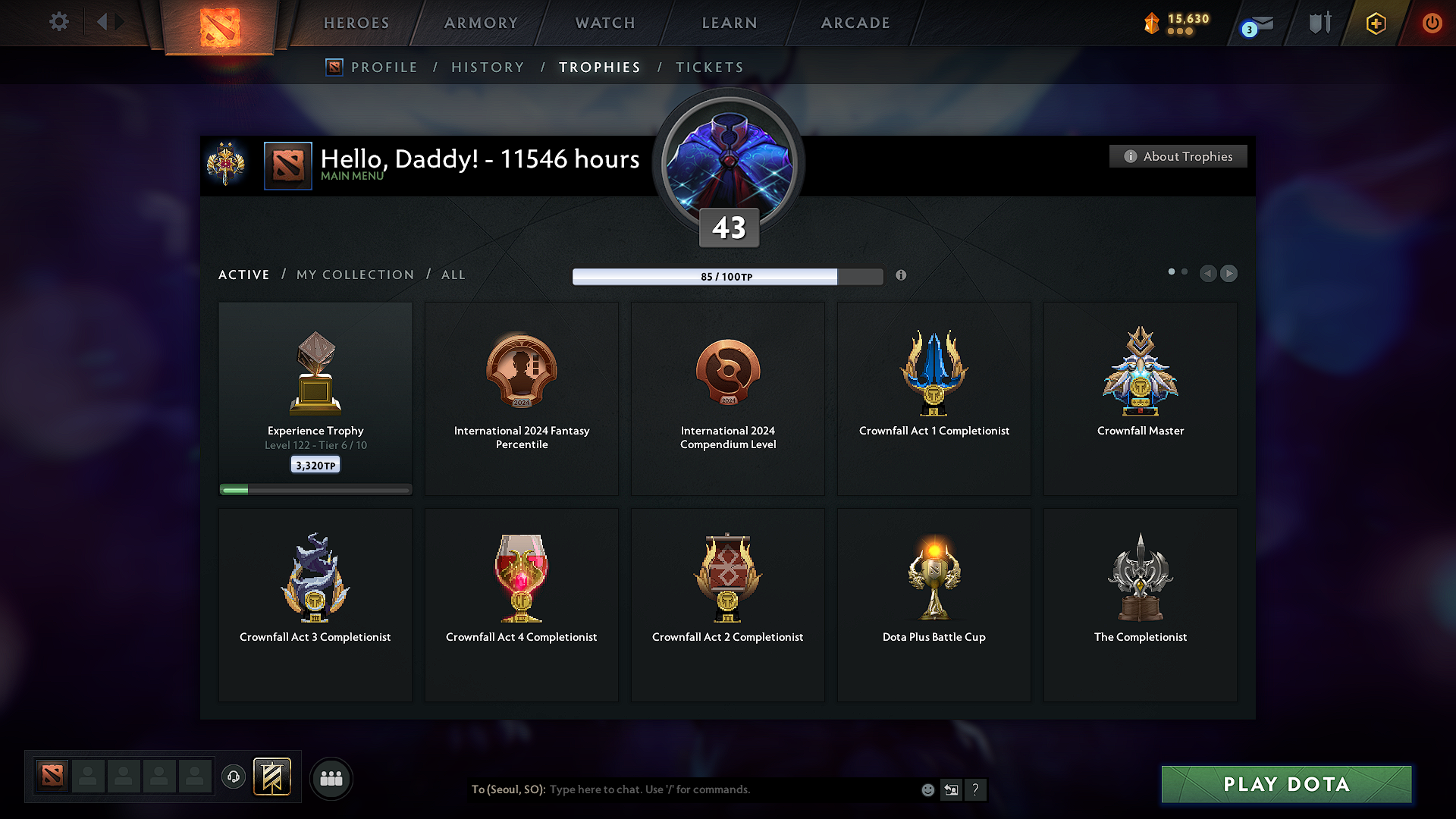This screenshot has height=819, width=1456.
Task: Open the shards balance icon
Action: 1152,23
